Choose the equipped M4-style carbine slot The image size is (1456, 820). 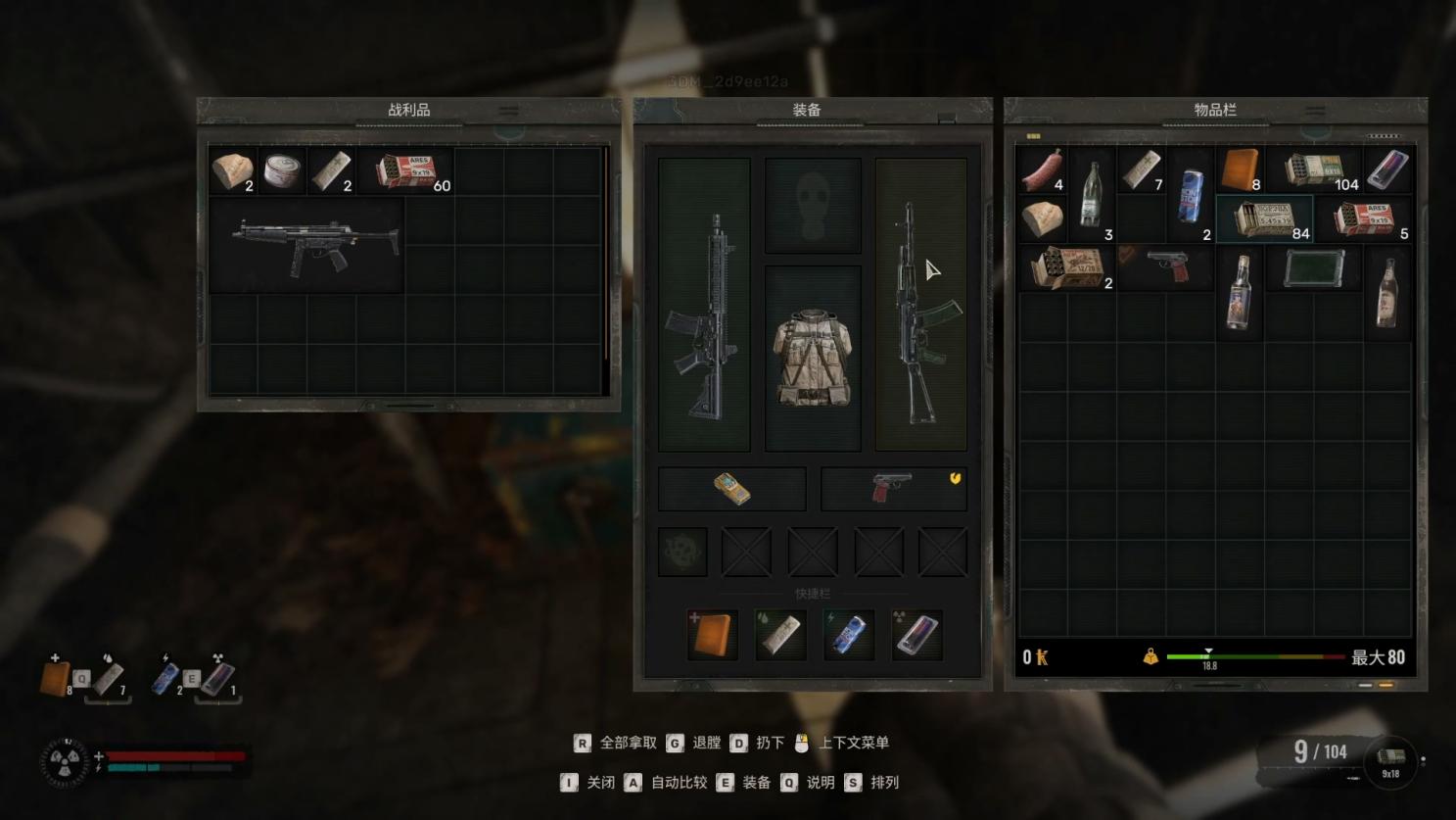click(x=704, y=304)
